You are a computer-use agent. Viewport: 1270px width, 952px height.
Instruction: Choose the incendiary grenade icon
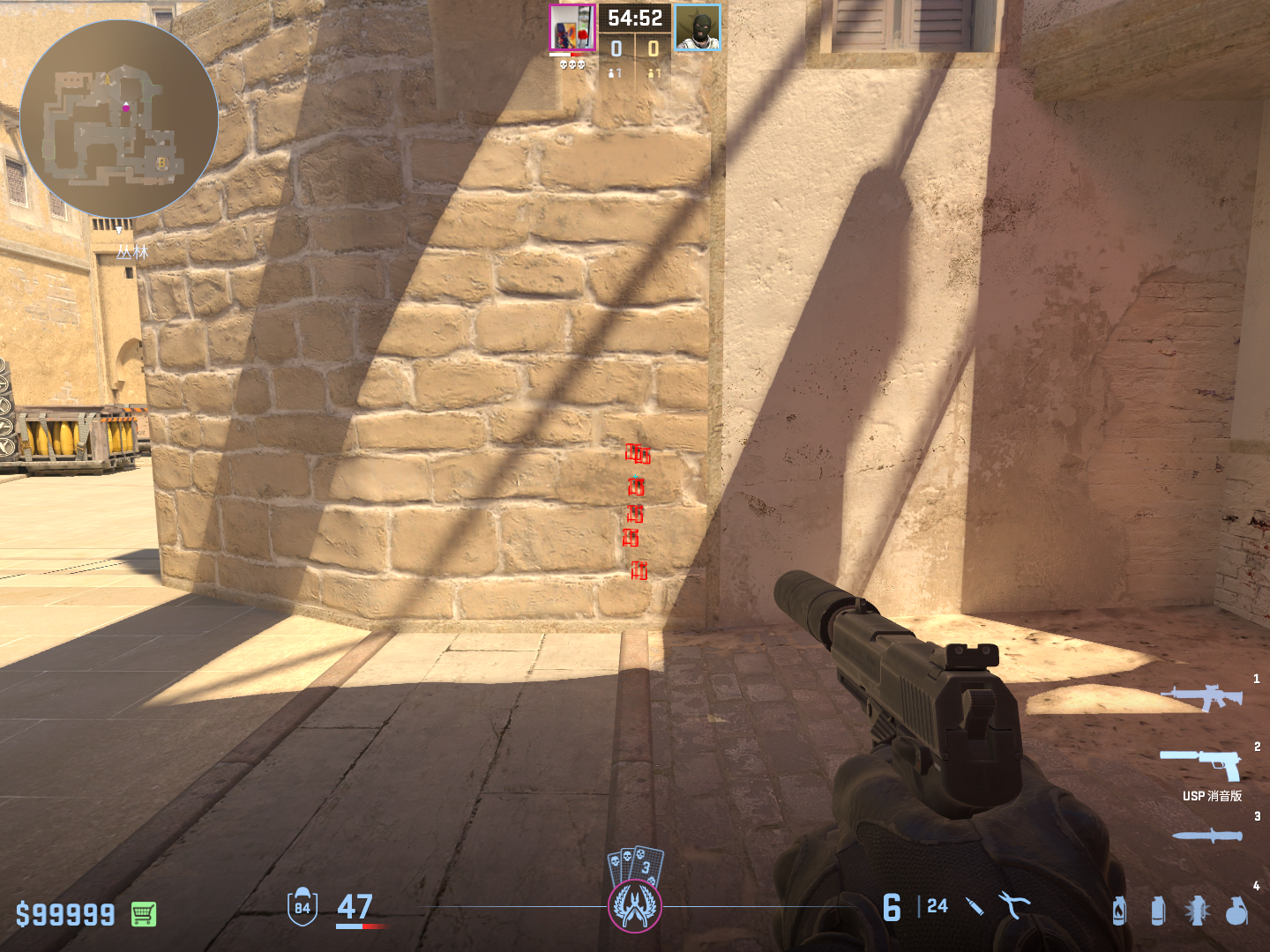(x=1119, y=911)
